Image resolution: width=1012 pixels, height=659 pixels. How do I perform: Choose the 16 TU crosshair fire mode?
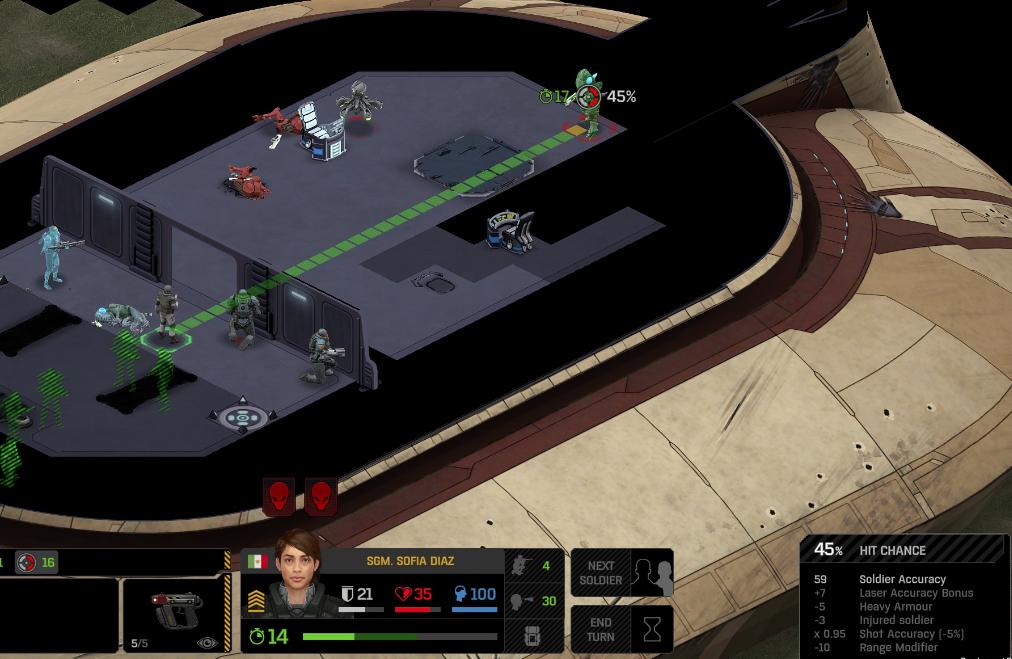pyautogui.click(x=37, y=563)
